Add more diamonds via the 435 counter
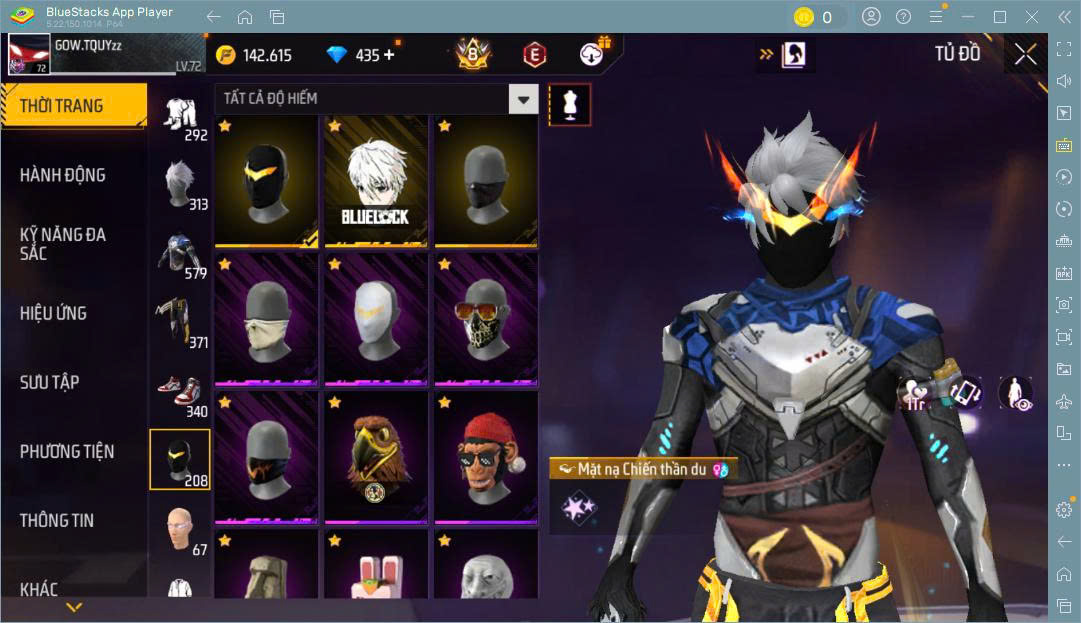Image resolution: width=1081 pixels, height=623 pixels. click(389, 55)
